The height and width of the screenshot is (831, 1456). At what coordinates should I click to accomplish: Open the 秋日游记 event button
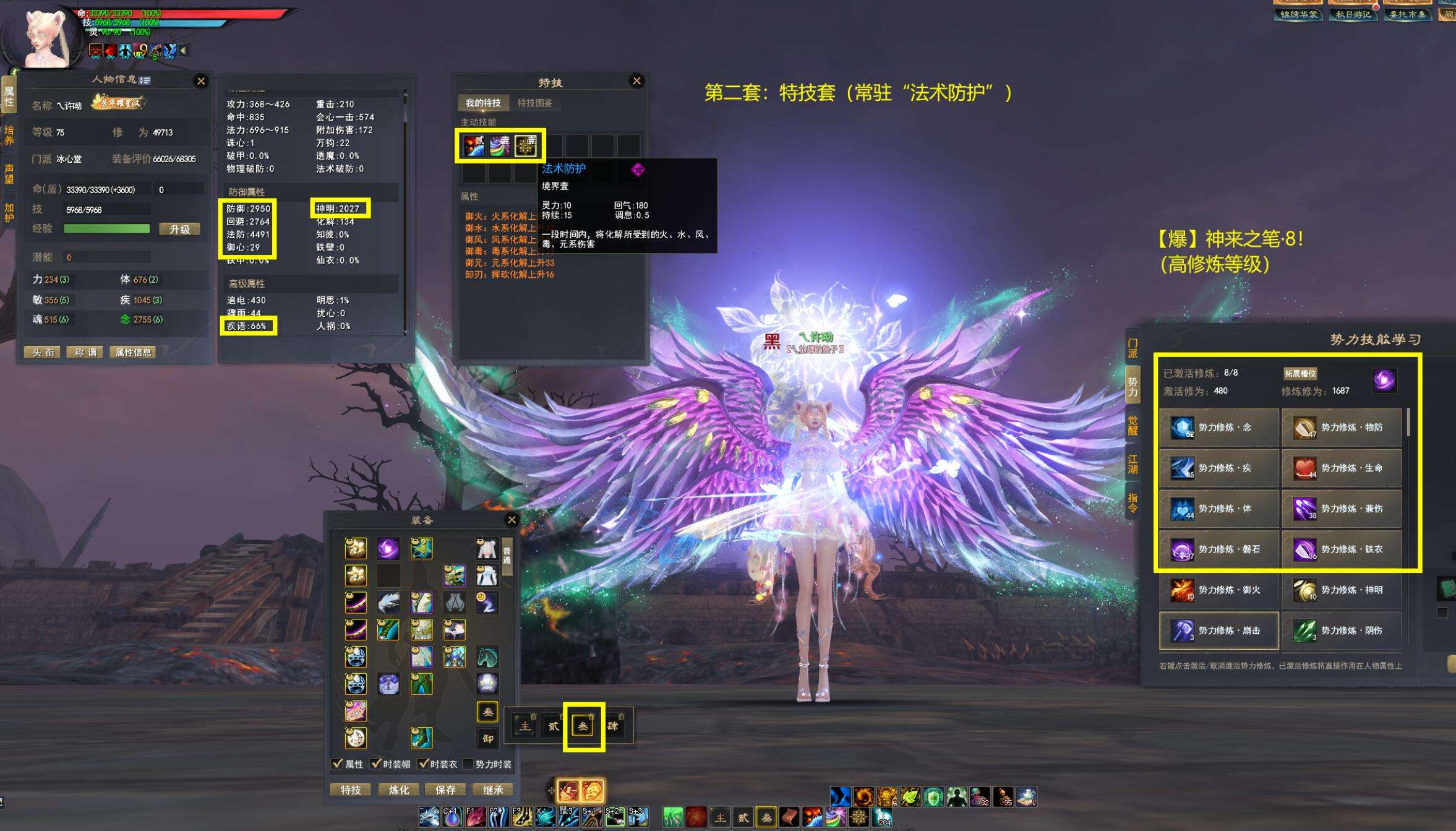(x=1353, y=14)
